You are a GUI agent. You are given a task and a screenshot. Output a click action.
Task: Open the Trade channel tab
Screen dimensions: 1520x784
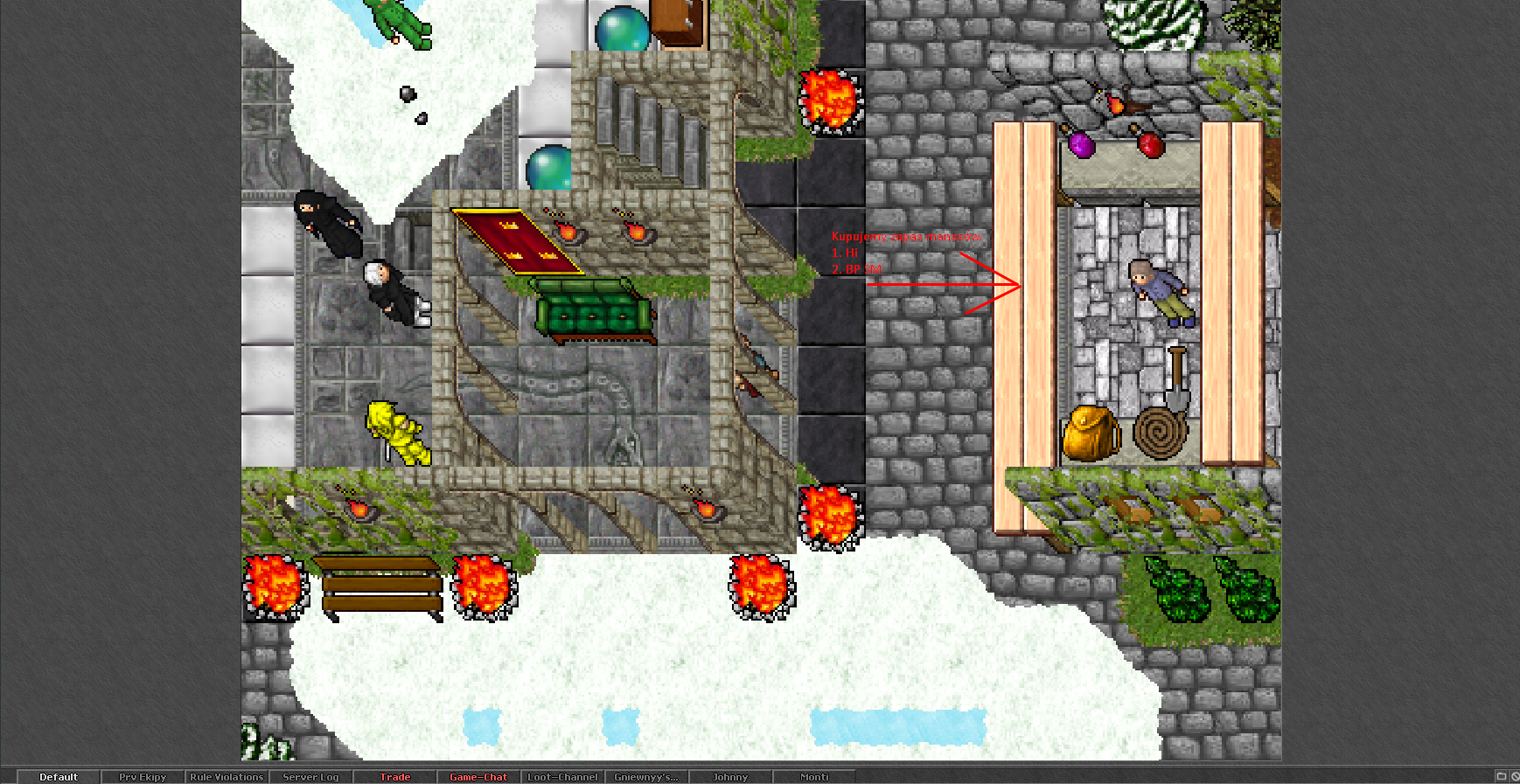394,777
